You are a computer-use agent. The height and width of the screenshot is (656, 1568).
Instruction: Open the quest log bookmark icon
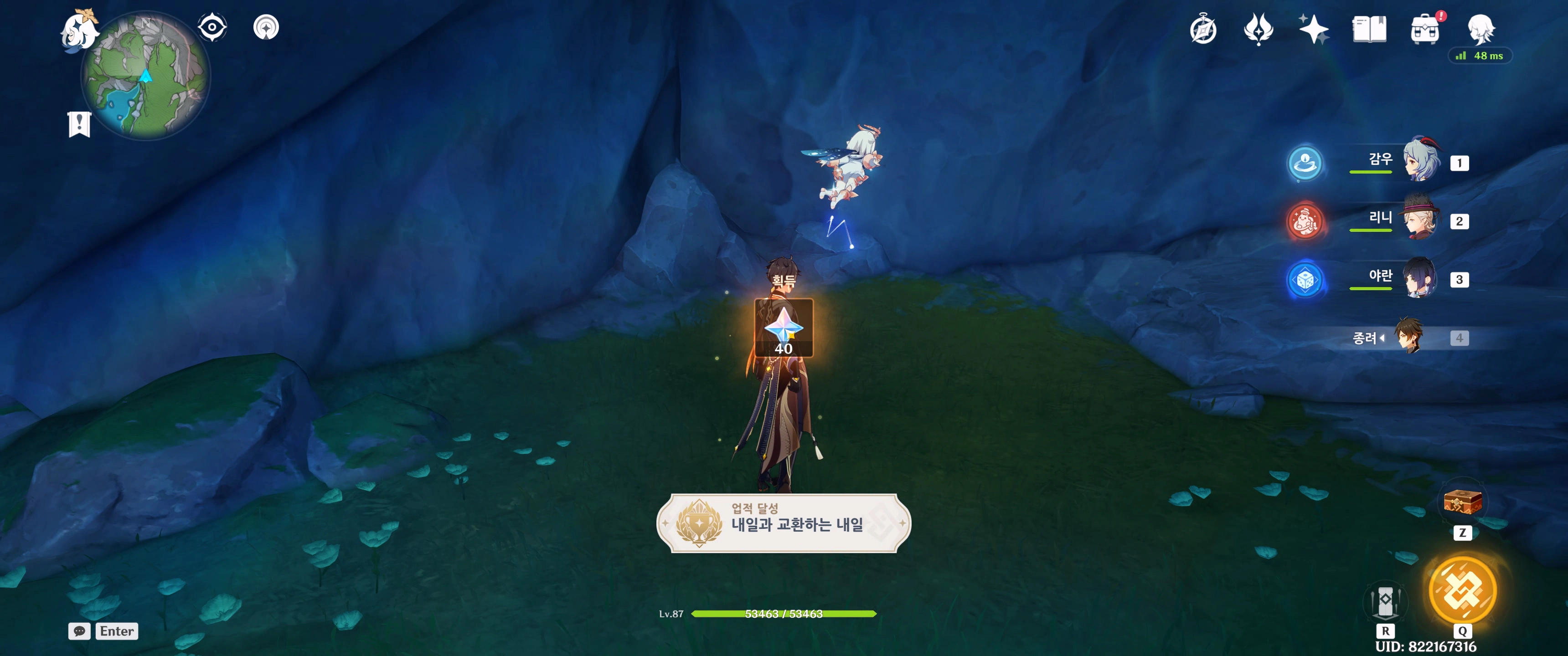[x=79, y=125]
